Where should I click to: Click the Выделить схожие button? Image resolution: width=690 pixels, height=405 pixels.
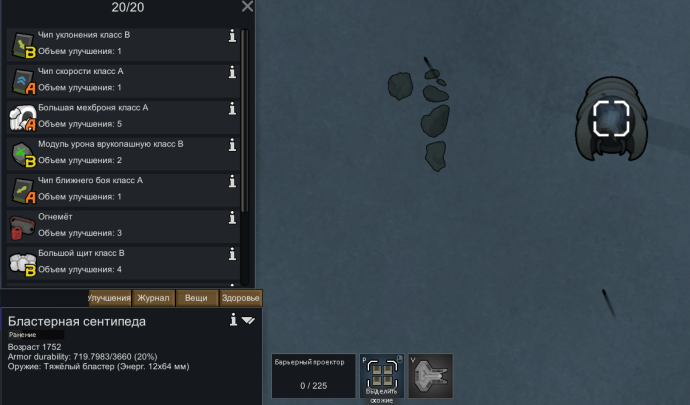pos(381,377)
